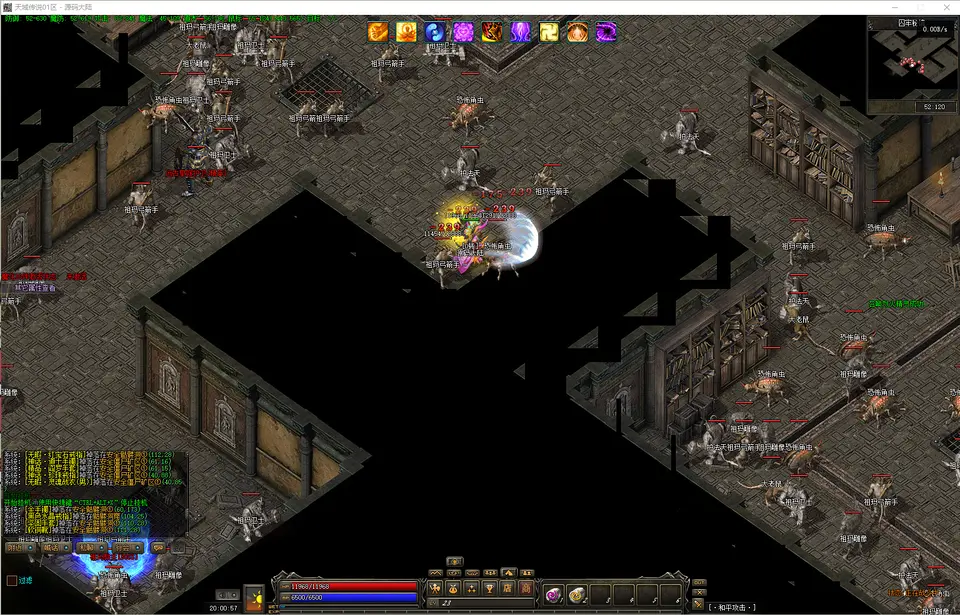This screenshot has height=615, width=960.
Task: Open the trophy cup menu button
Action: 491,588
